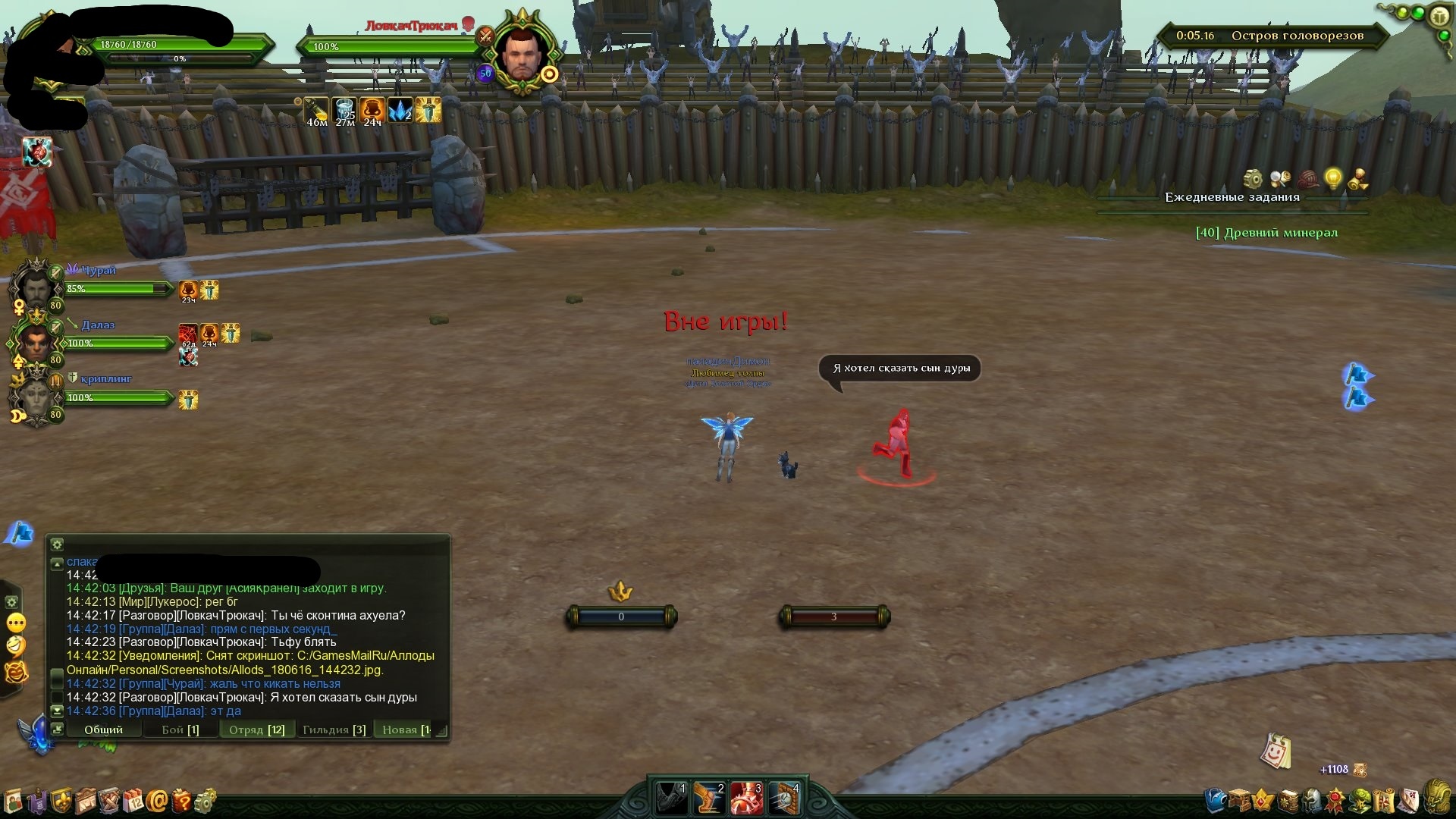This screenshot has width=1456, height=819.
Task: Activate the red skill in slot 3
Action: 747,799
